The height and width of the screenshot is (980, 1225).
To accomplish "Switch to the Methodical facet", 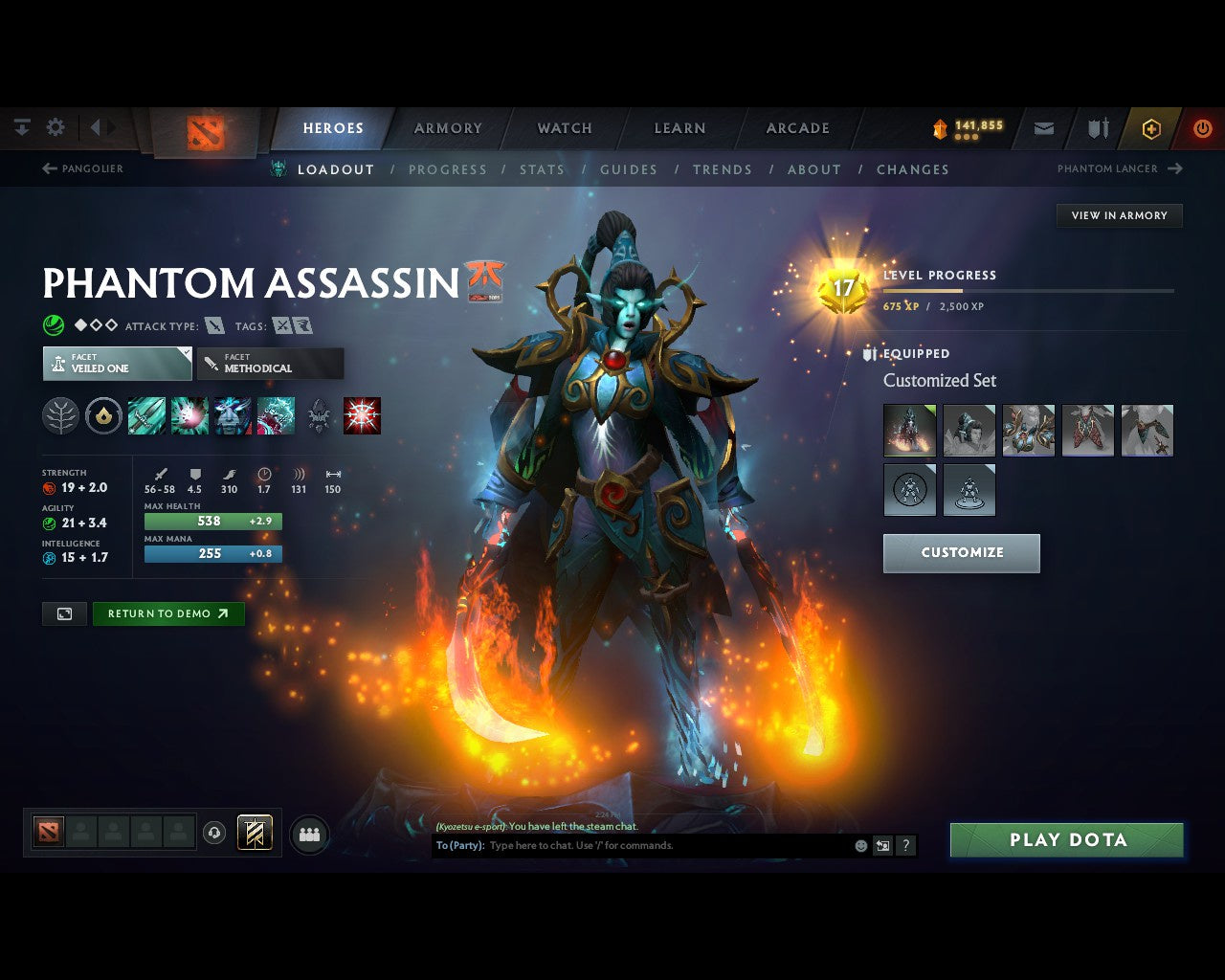I will [x=270, y=364].
